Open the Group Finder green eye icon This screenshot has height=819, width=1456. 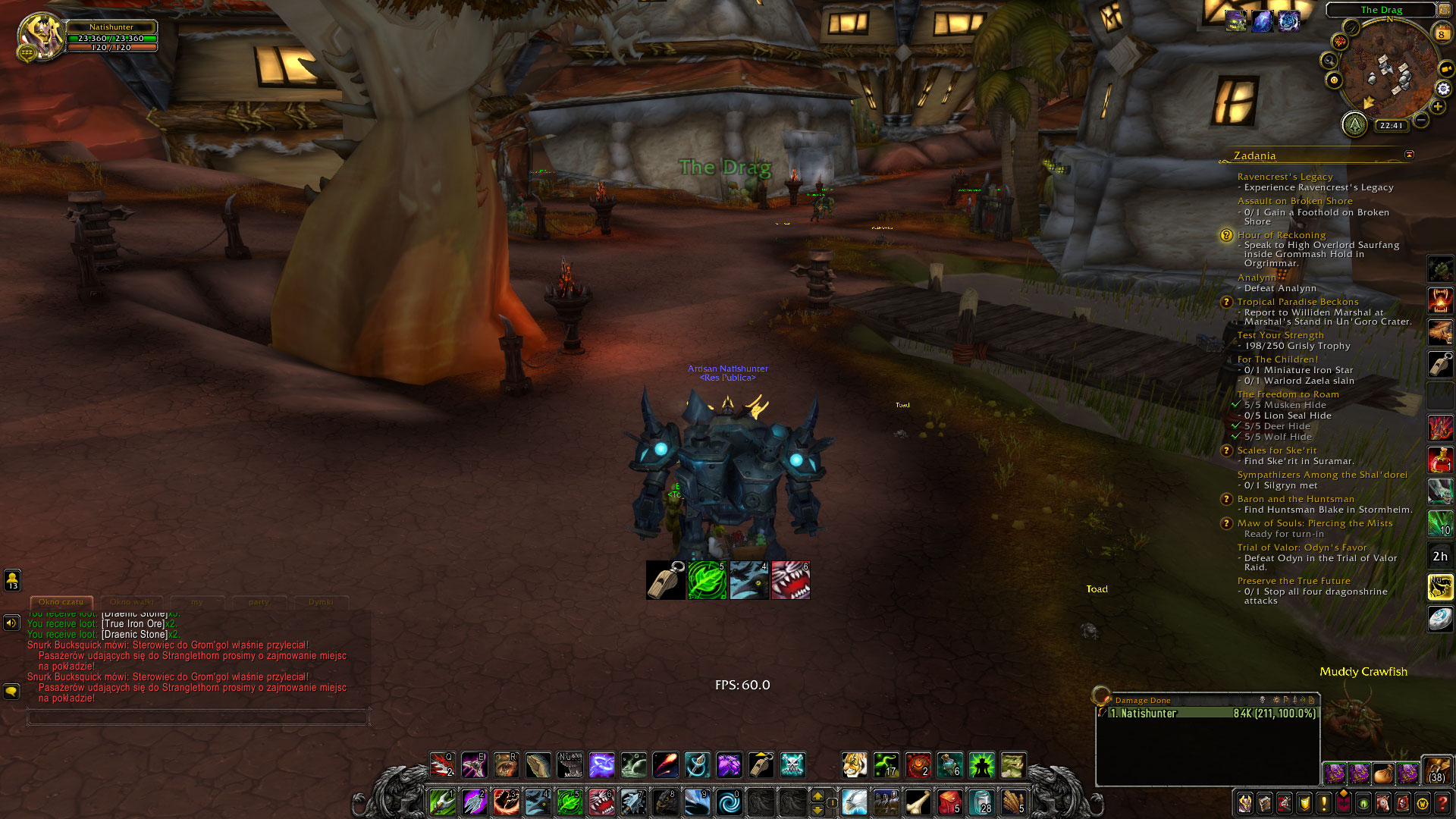tap(1363, 804)
